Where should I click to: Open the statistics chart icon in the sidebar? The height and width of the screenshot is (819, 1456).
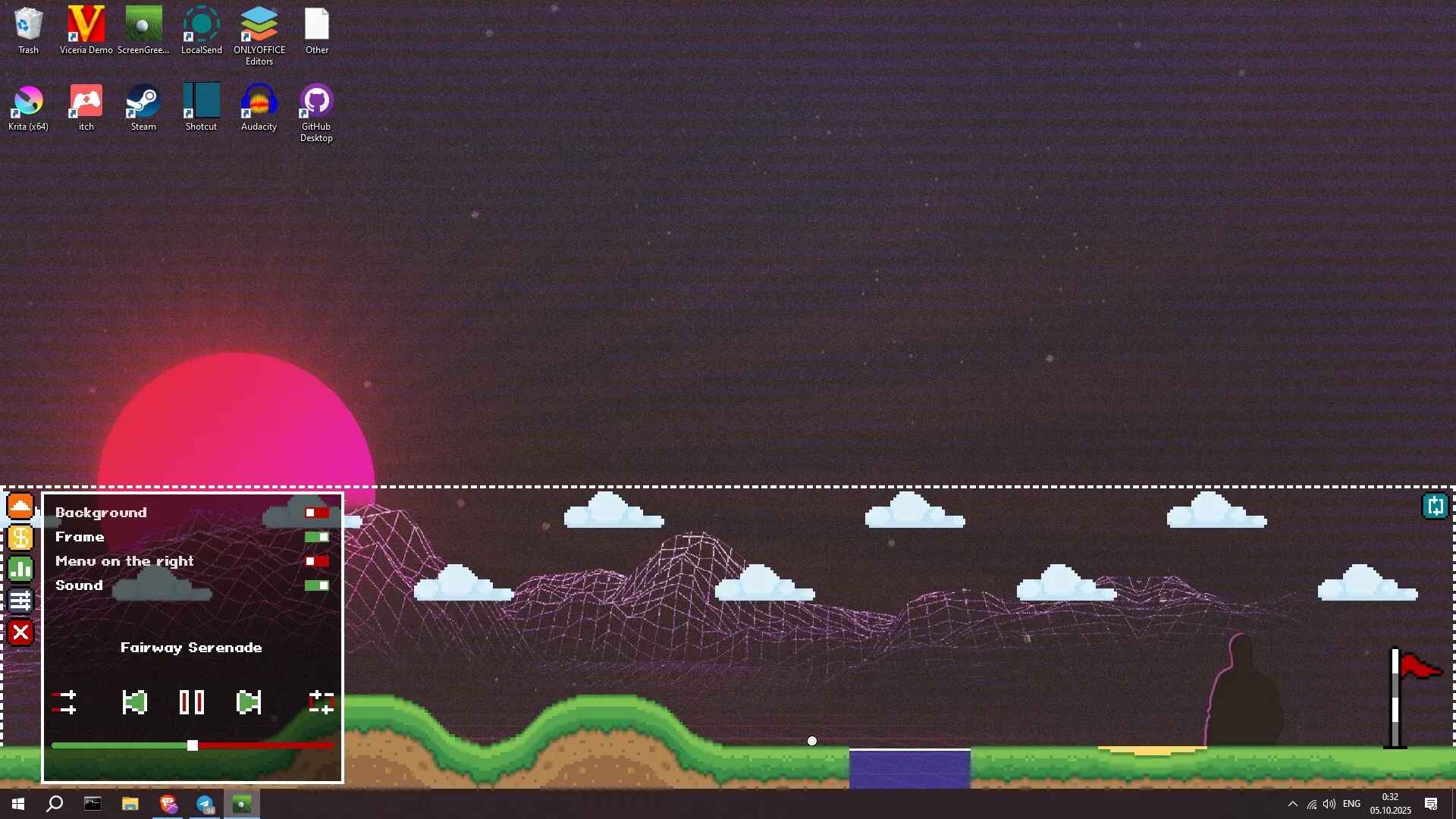pyautogui.click(x=20, y=569)
